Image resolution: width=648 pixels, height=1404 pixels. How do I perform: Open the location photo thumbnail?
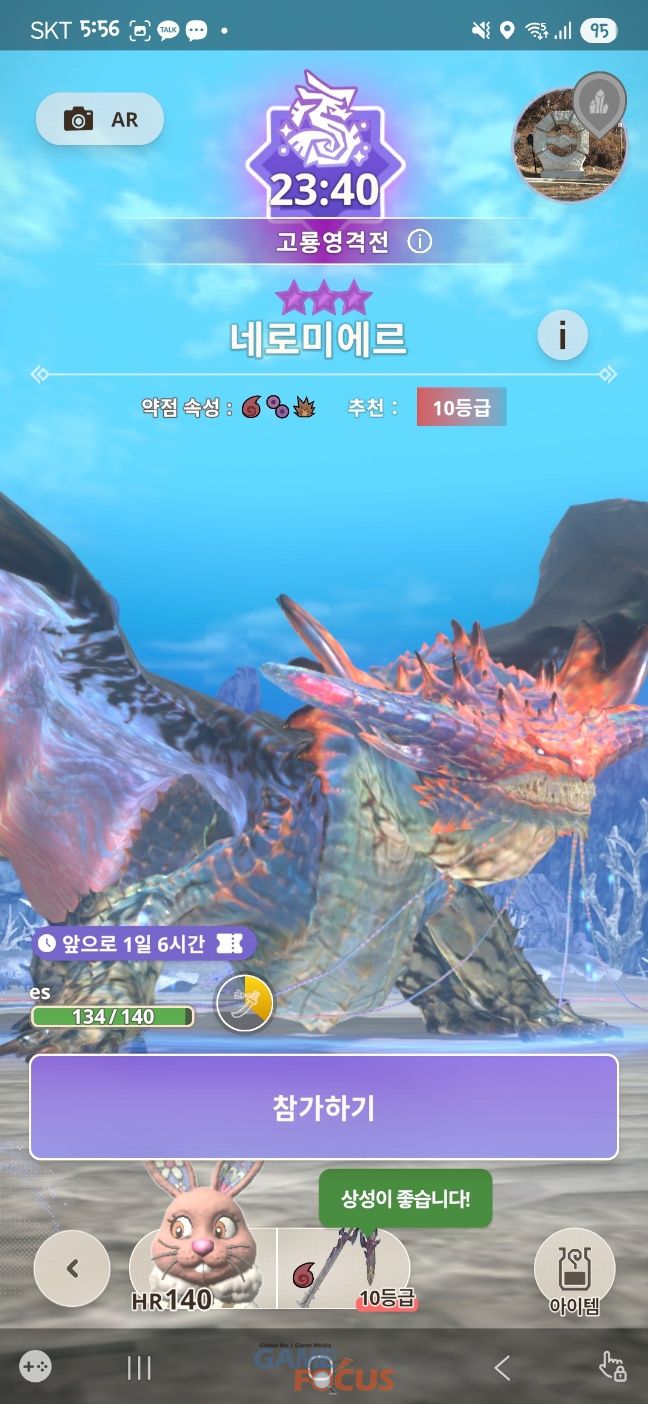tap(568, 145)
